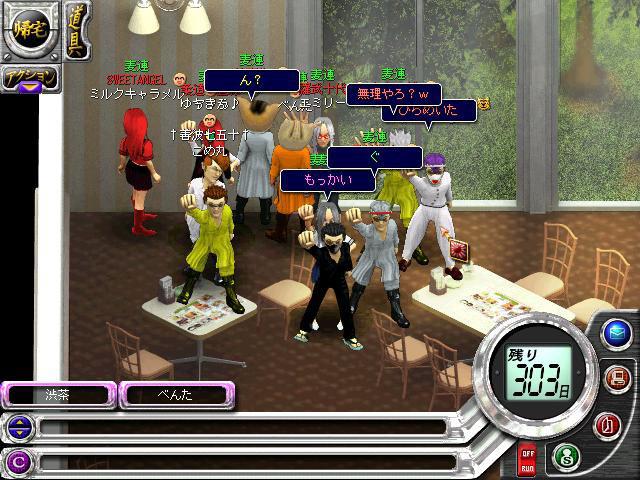Click the green round S button

tap(564, 456)
